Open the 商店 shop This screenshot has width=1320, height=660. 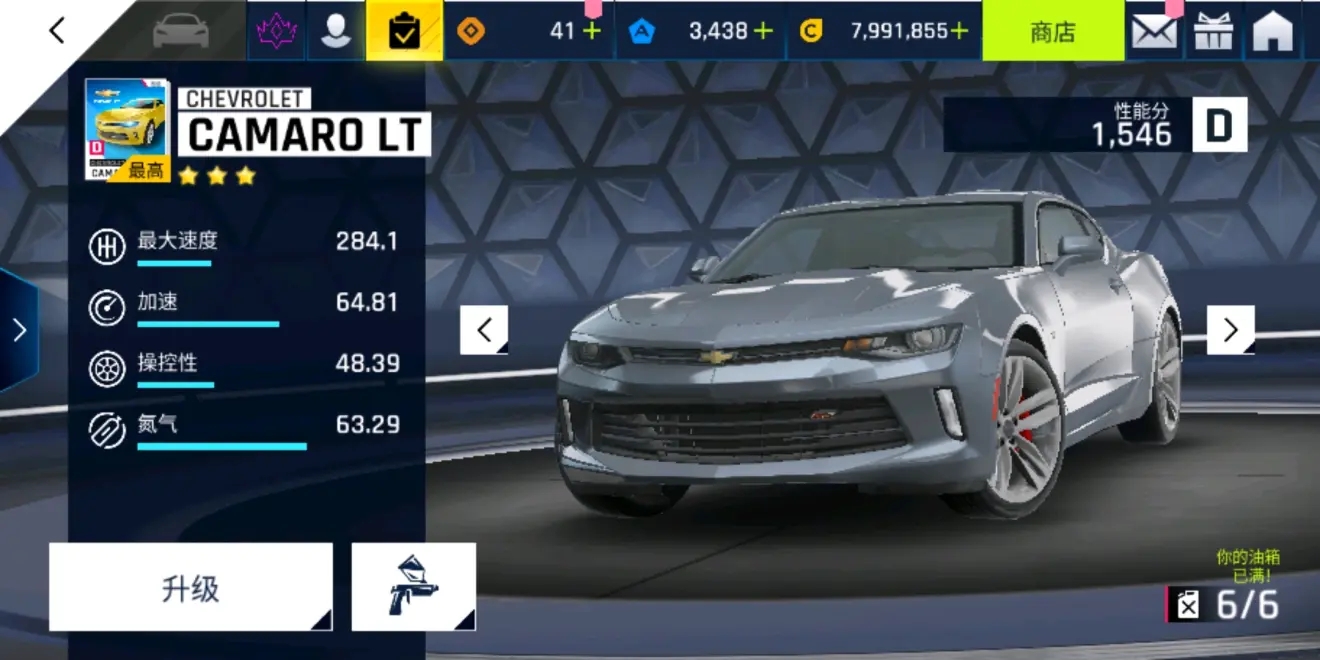pyautogui.click(x=1052, y=31)
